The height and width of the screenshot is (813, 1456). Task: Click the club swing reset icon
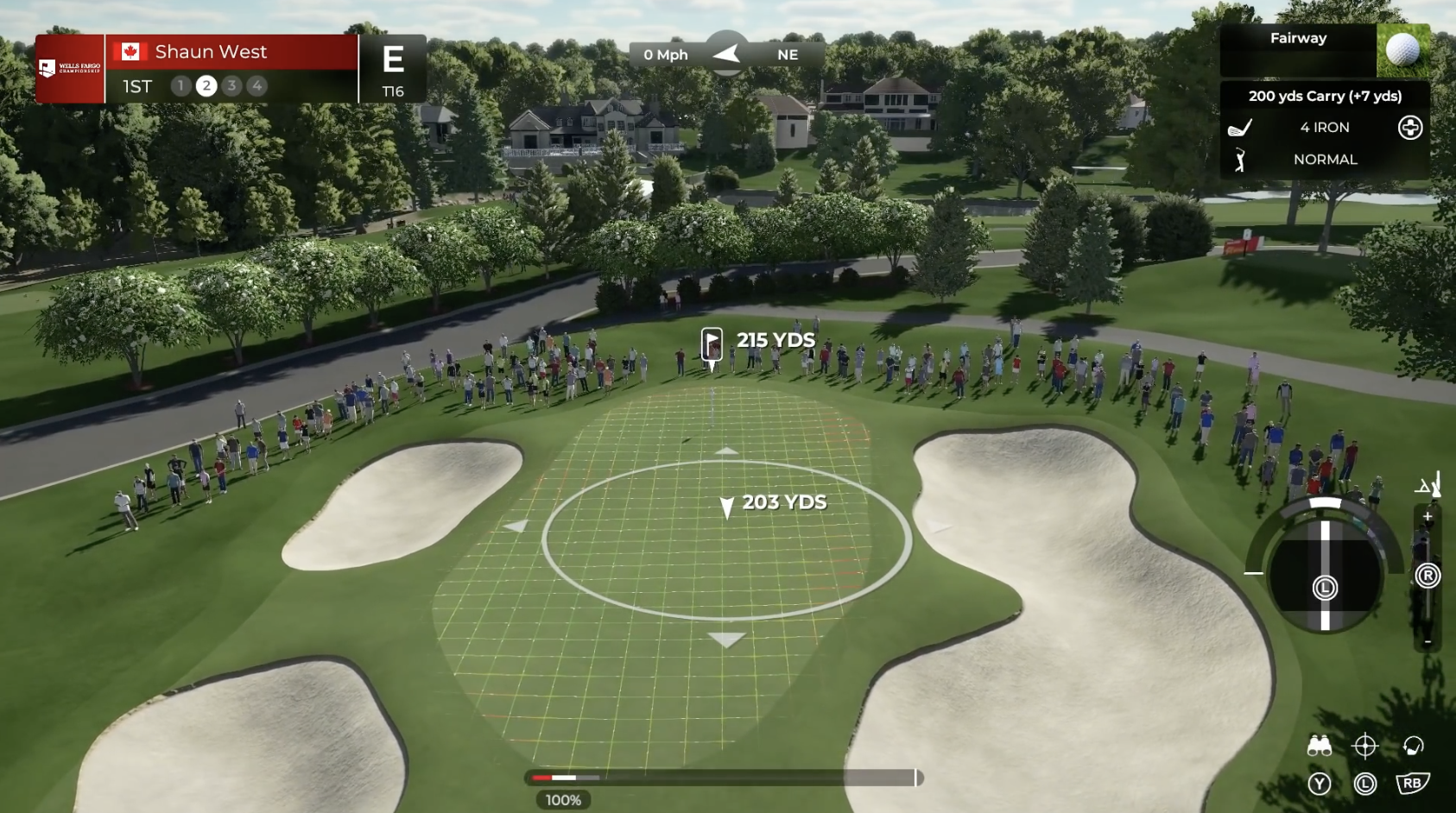(1413, 746)
